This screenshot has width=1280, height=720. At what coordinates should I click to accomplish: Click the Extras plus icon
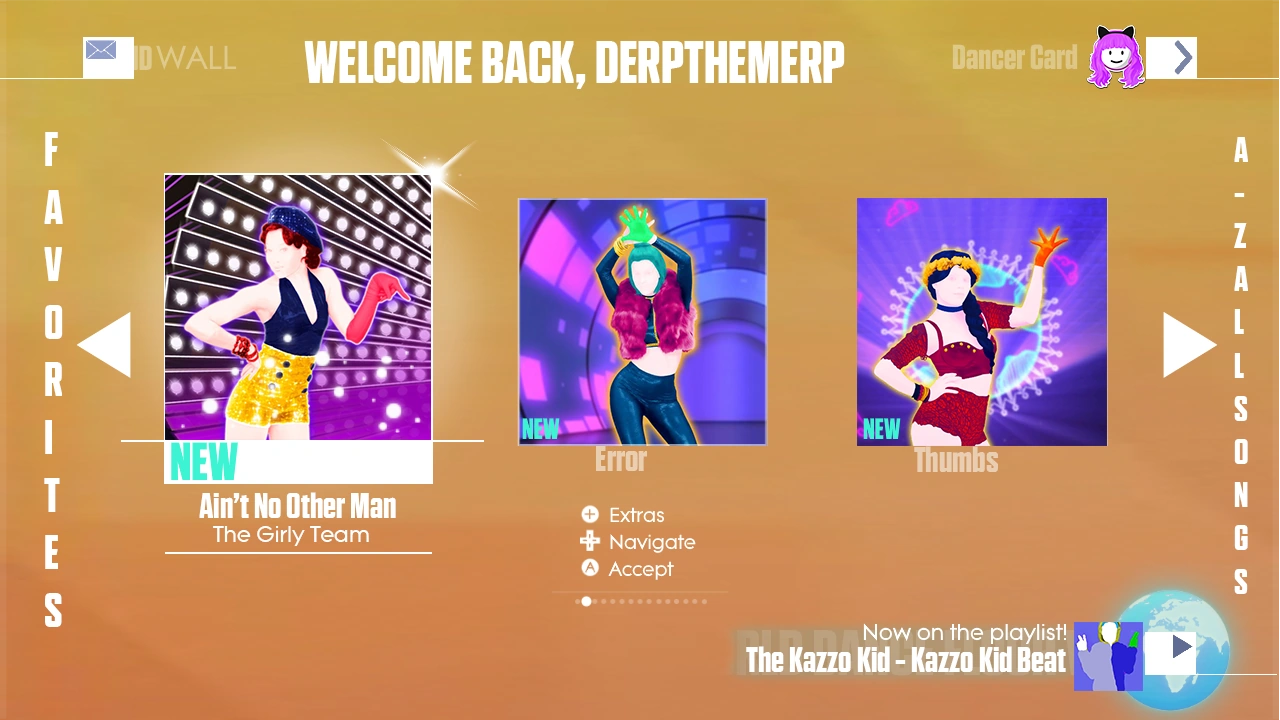tap(590, 514)
